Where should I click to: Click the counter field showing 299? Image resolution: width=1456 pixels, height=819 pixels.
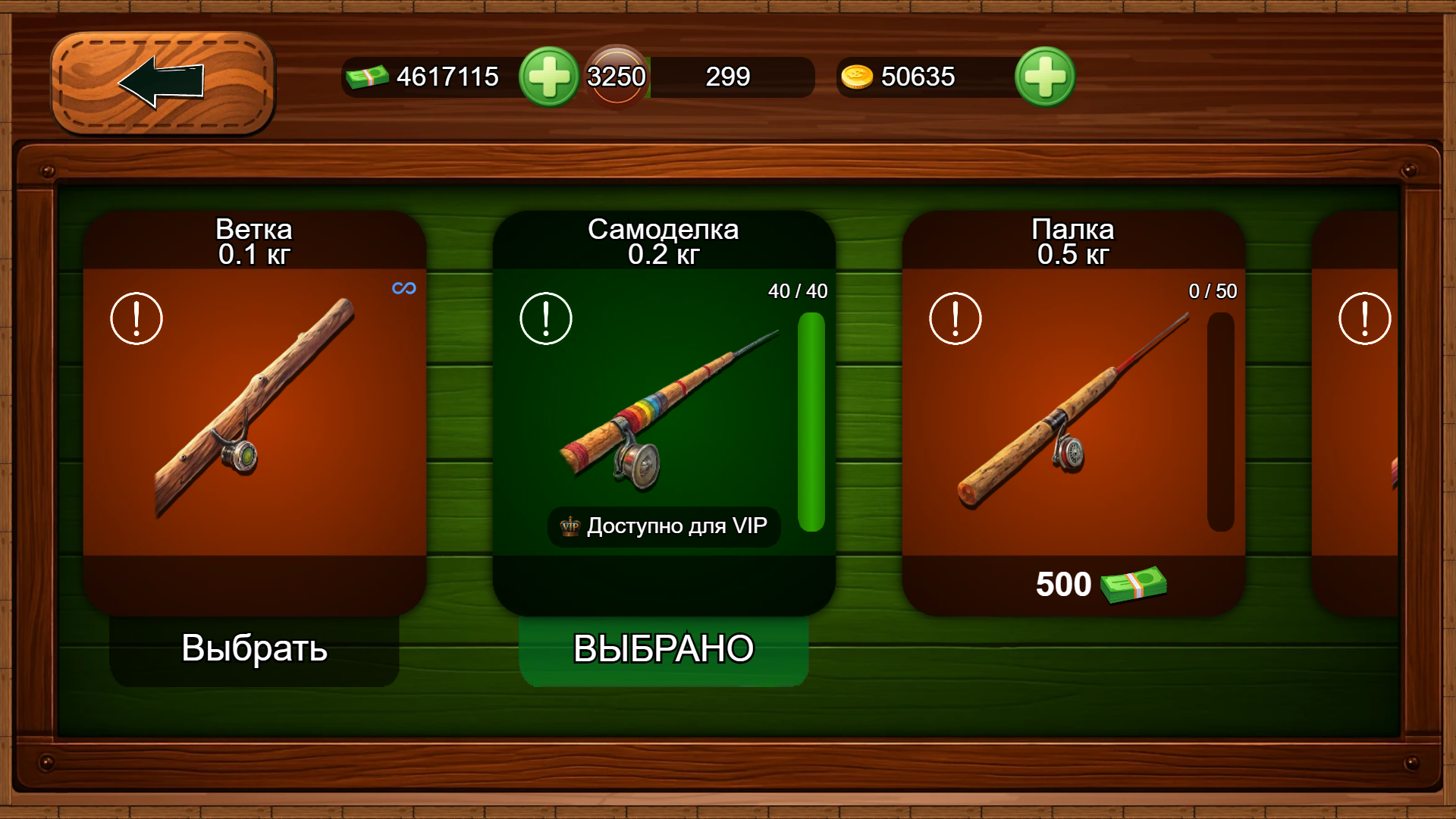[728, 76]
